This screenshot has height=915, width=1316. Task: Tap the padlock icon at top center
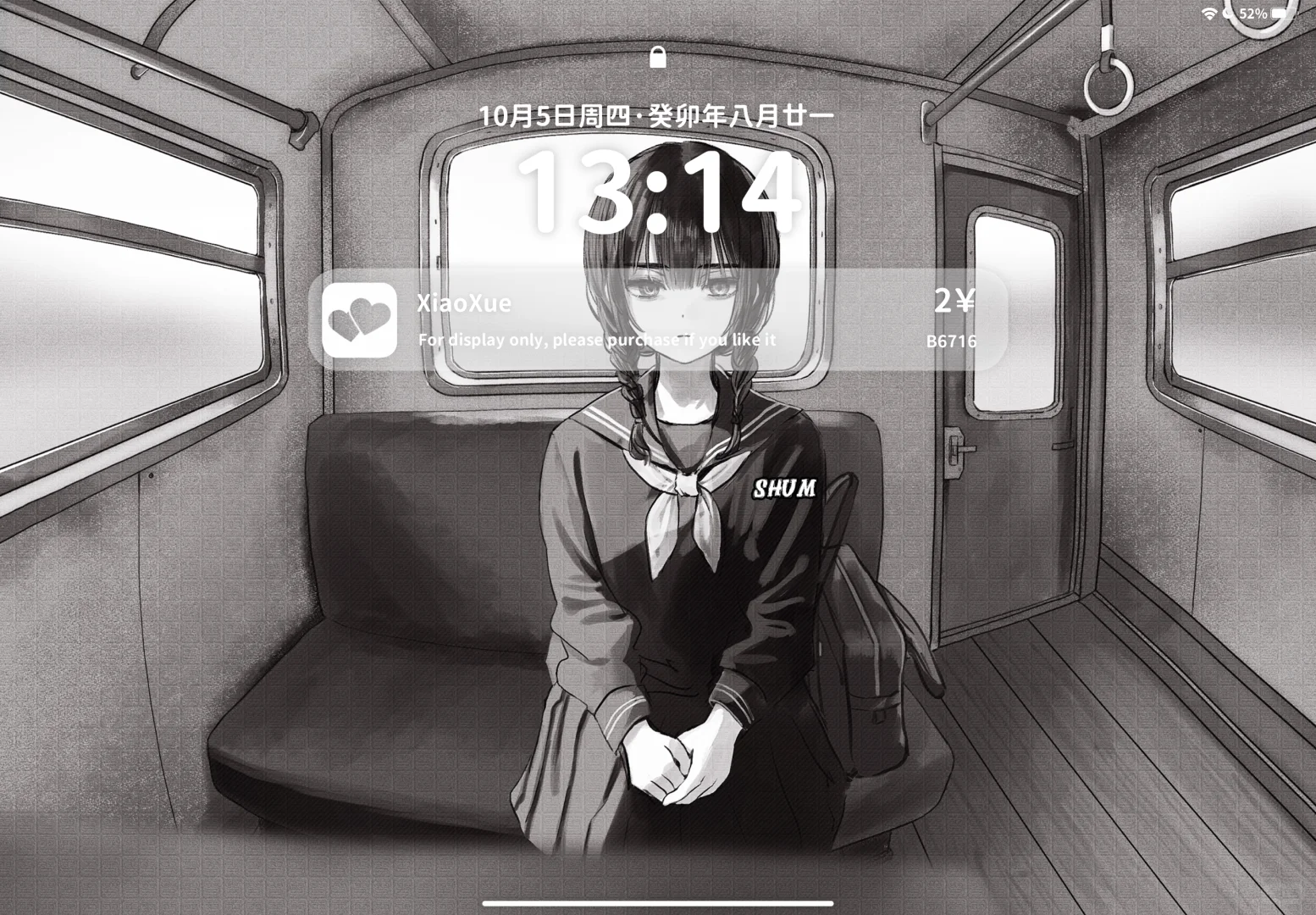tap(659, 58)
